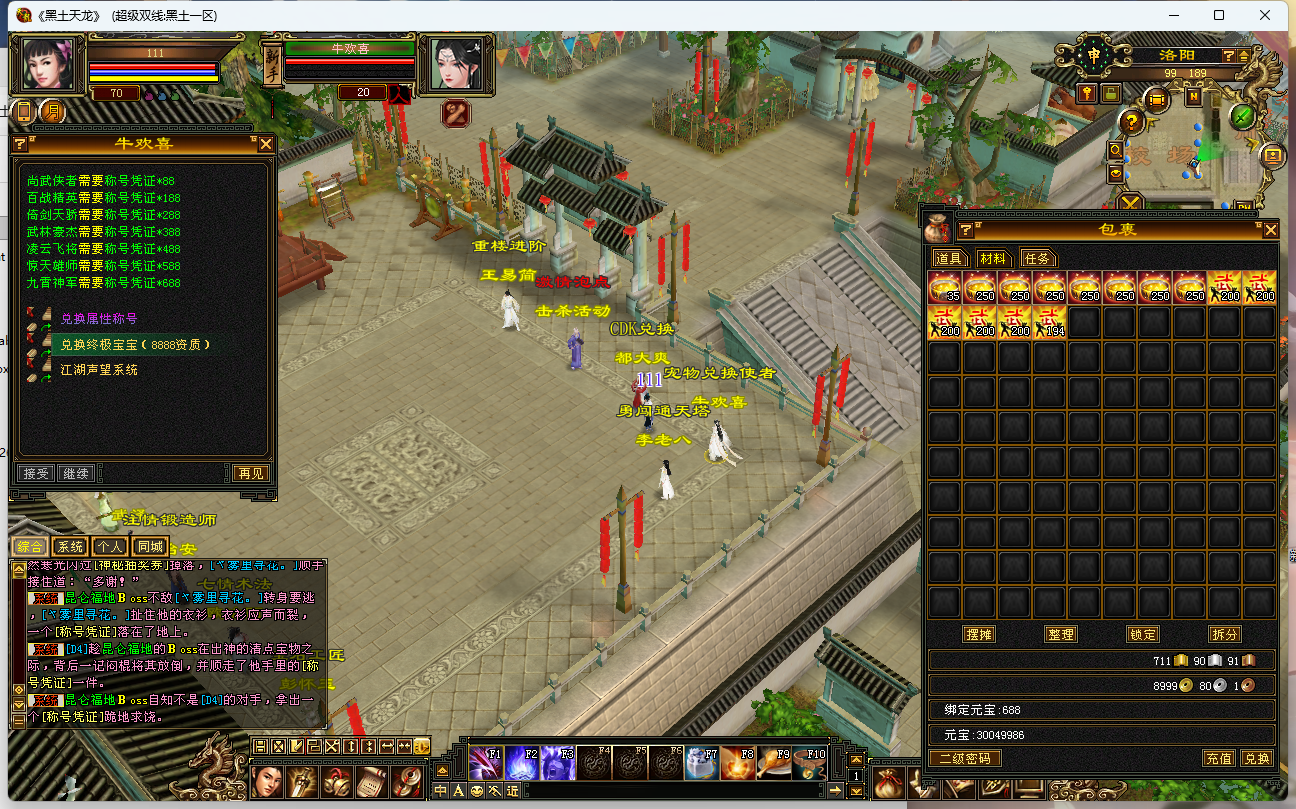Viewport: 1296px width, 809px height.
Task: Click the 摆摊 stall button
Action: click(x=977, y=634)
